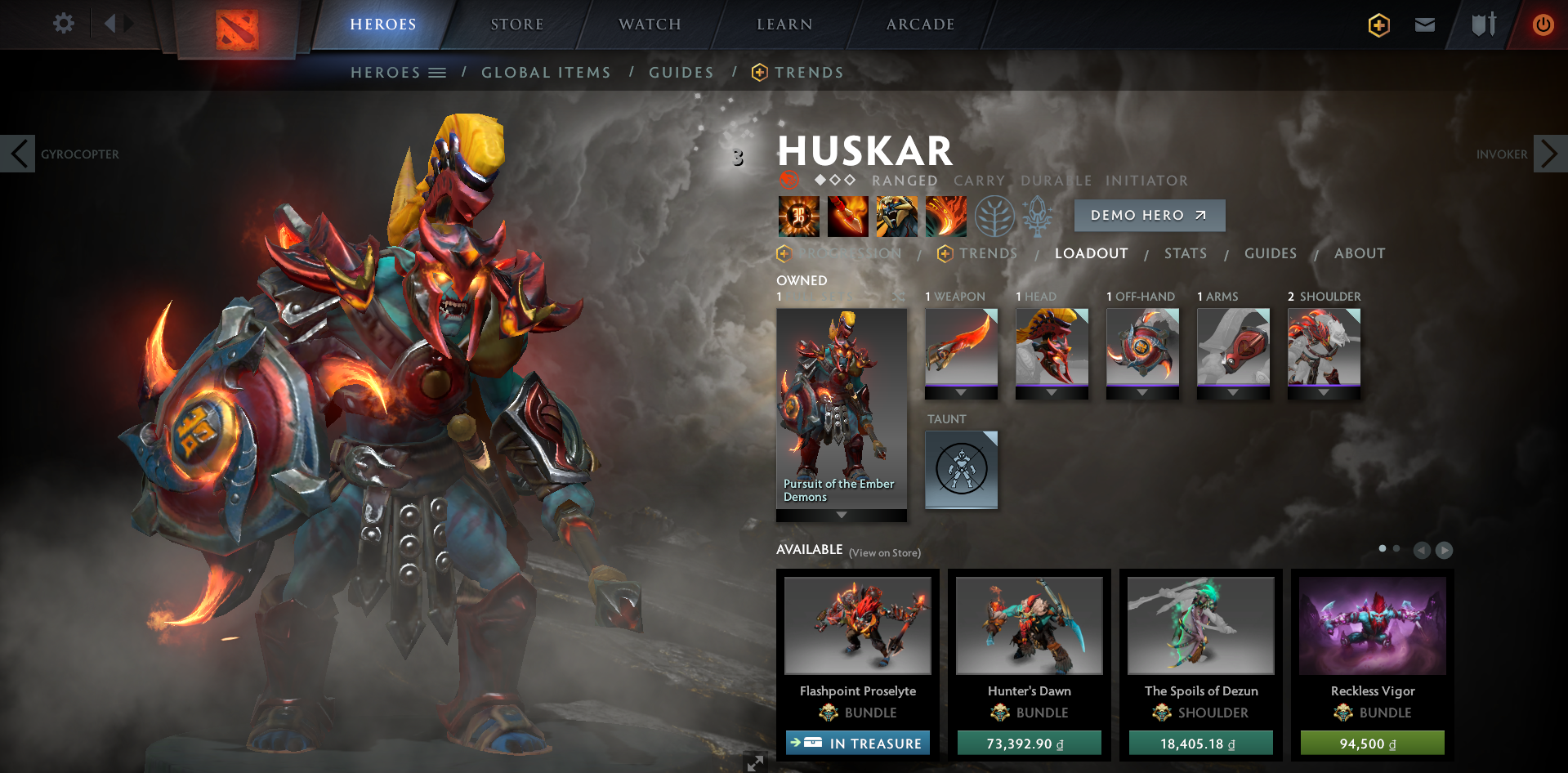Select the equipped Weapon slot item
The image size is (1568, 773).
click(961, 347)
